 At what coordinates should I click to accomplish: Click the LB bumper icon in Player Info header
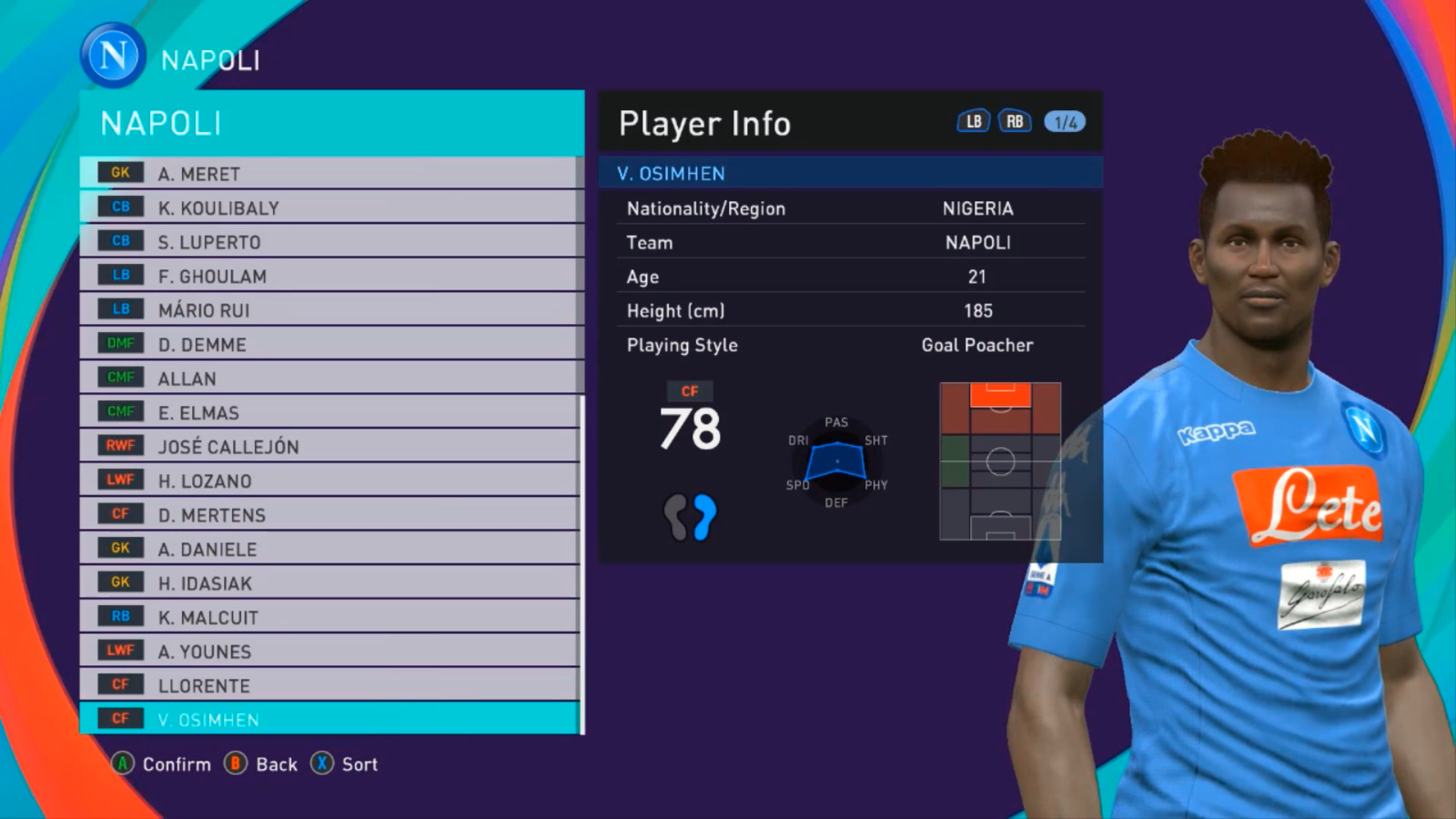pos(972,120)
